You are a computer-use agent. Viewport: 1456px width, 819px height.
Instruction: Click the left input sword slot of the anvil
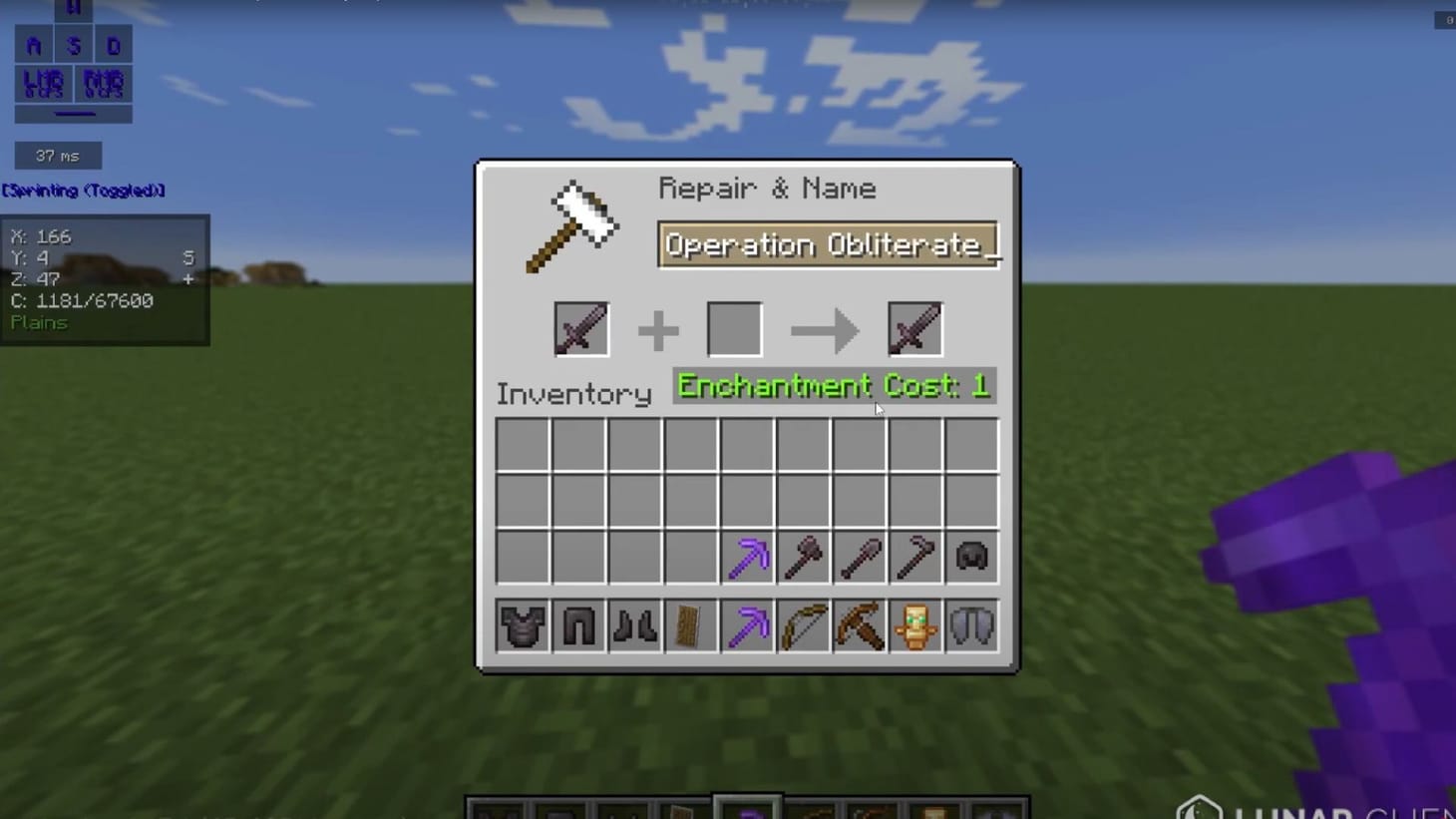pyautogui.click(x=578, y=329)
